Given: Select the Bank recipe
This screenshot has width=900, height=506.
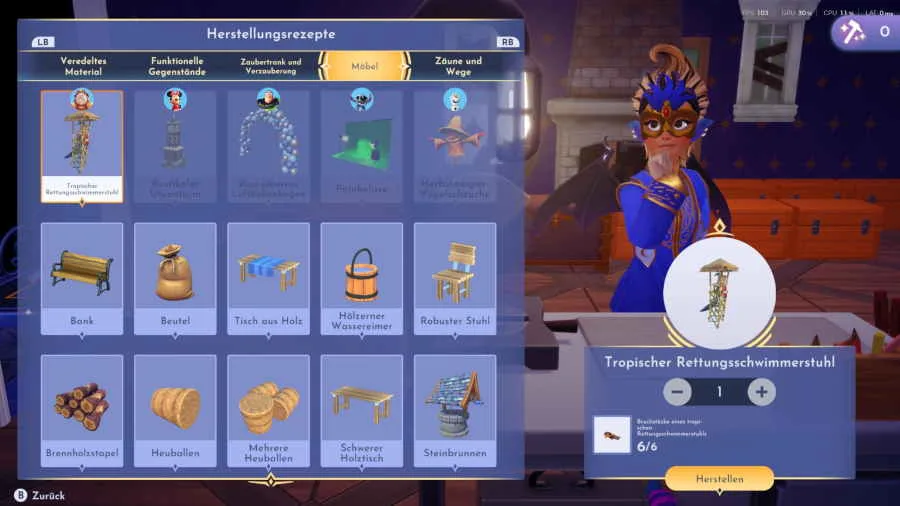Looking at the screenshot, I should pyautogui.click(x=82, y=278).
